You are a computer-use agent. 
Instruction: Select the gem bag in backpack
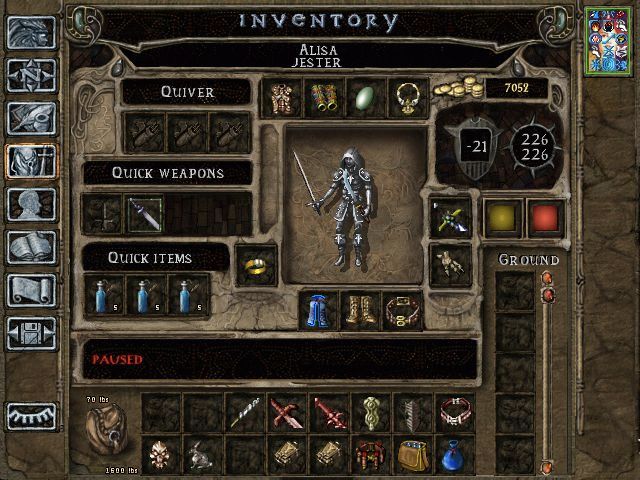[x=414, y=455]
